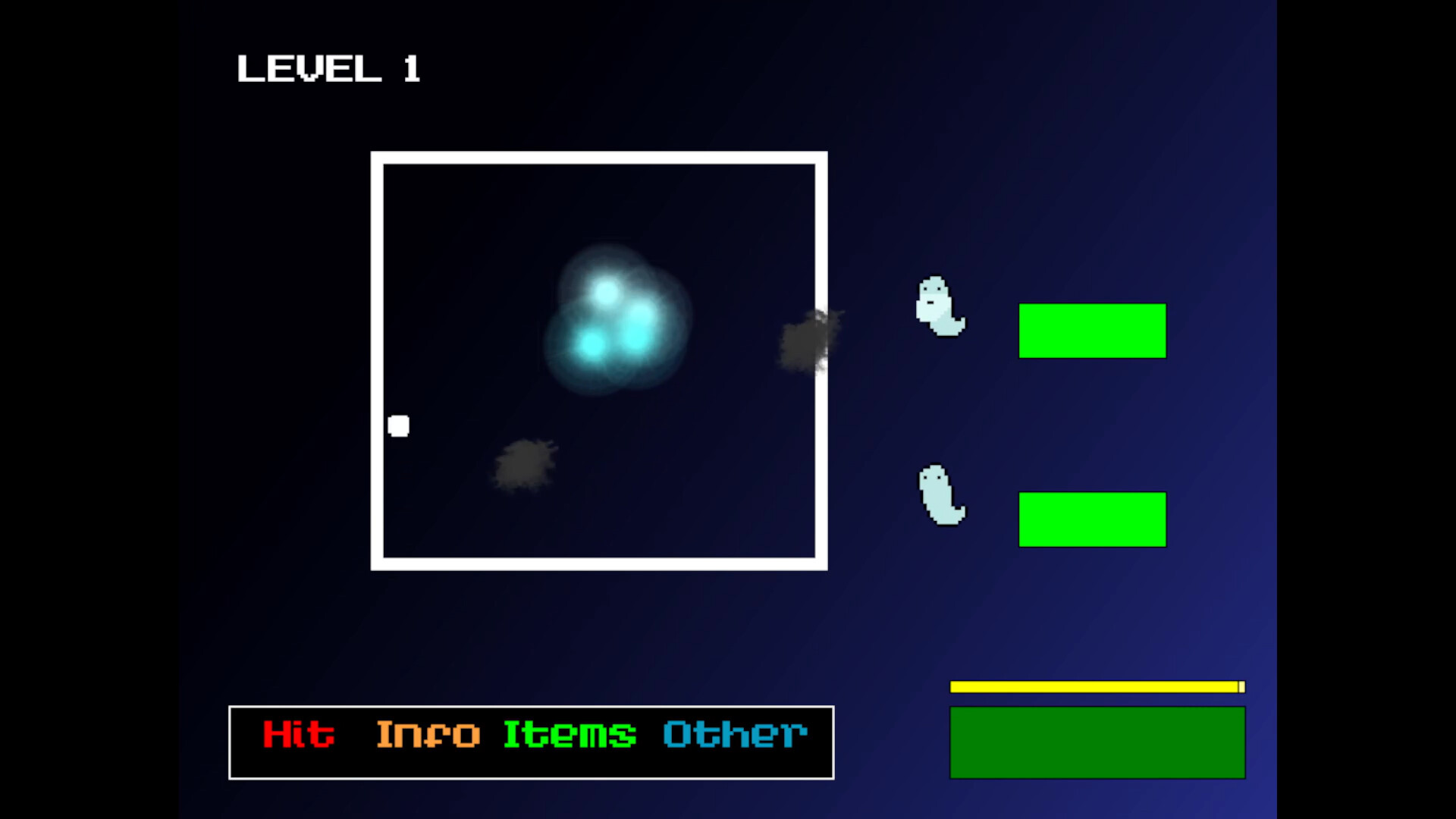Image resolution: width=1456 pixels, height=819 pixels.
Task: Click the top ghost's green health bar
Action: (1092, 330)
